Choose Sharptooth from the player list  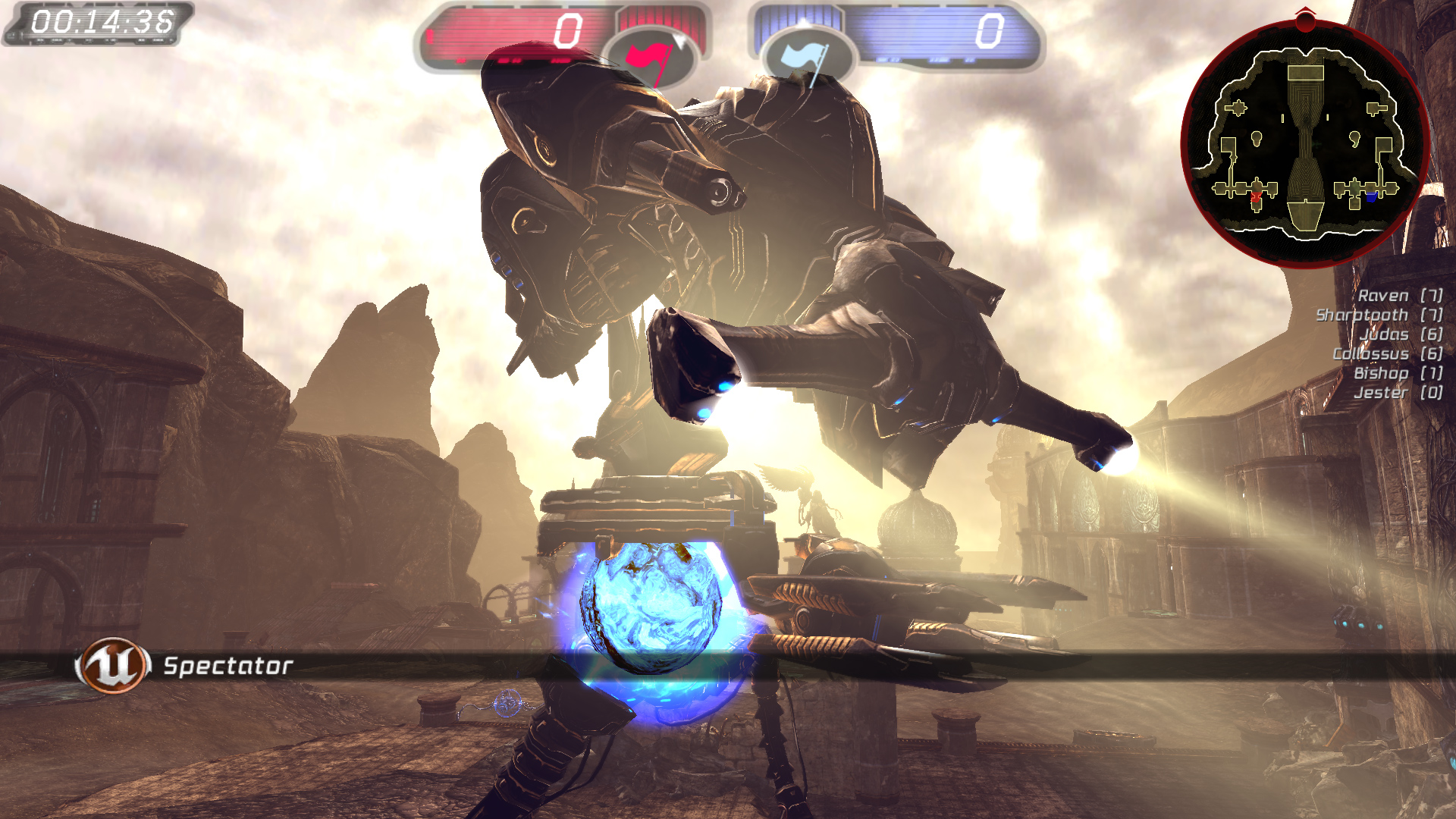(x=1362, y=315)
